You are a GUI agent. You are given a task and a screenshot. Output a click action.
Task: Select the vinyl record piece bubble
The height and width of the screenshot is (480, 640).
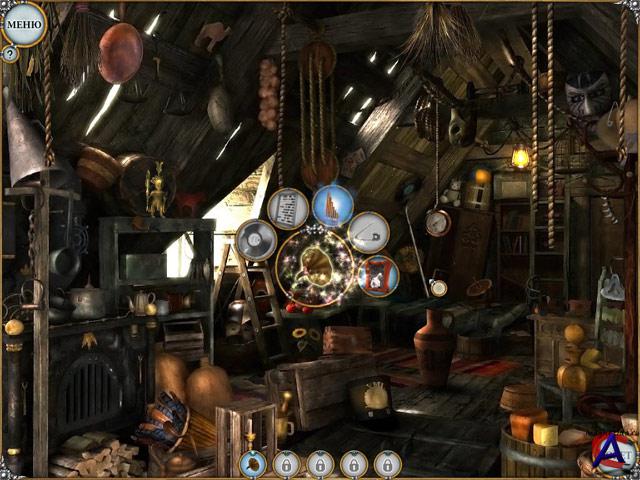[256, 240]
